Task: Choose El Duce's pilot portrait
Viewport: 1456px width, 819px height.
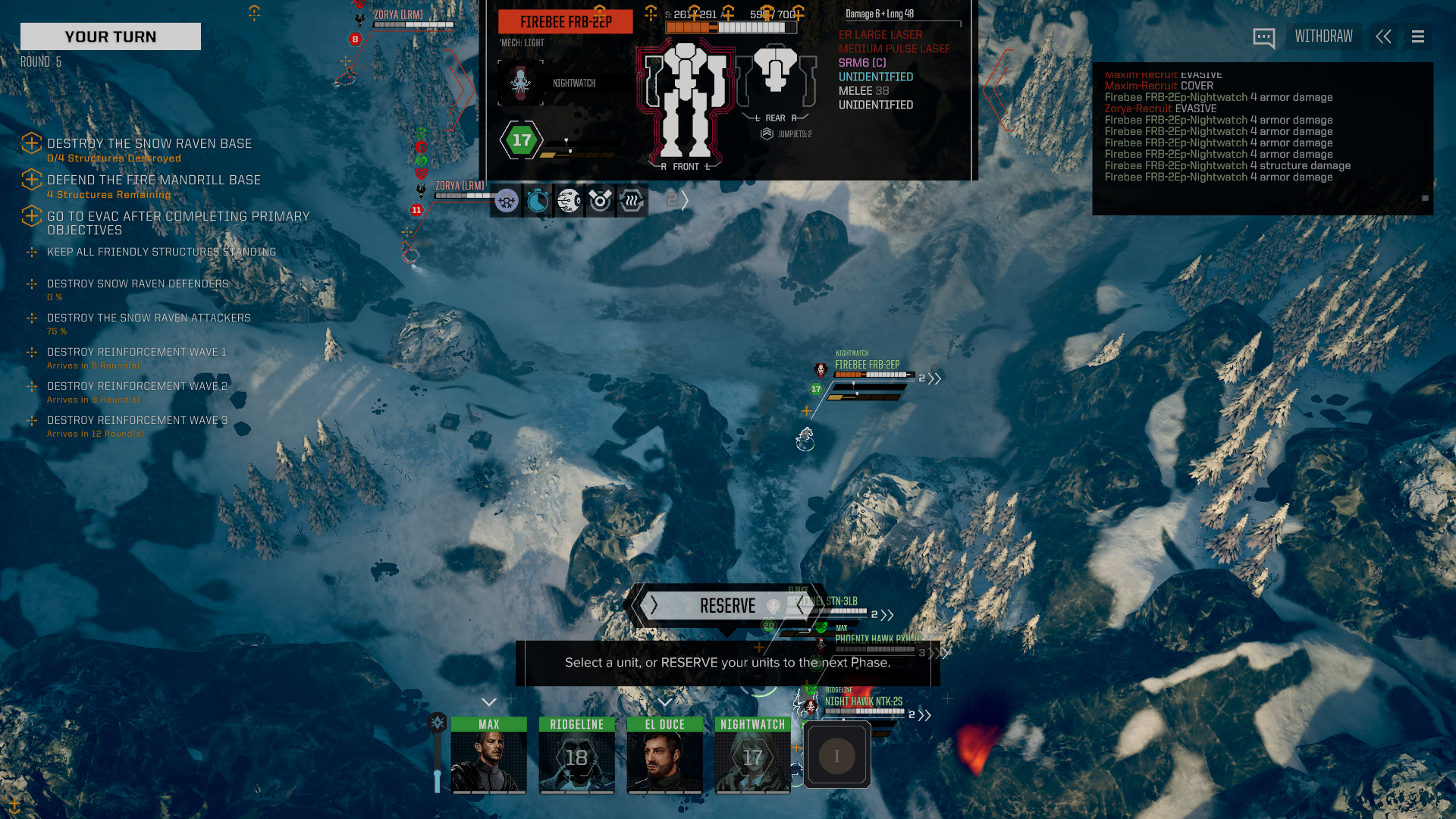Action: coord(664,755)
